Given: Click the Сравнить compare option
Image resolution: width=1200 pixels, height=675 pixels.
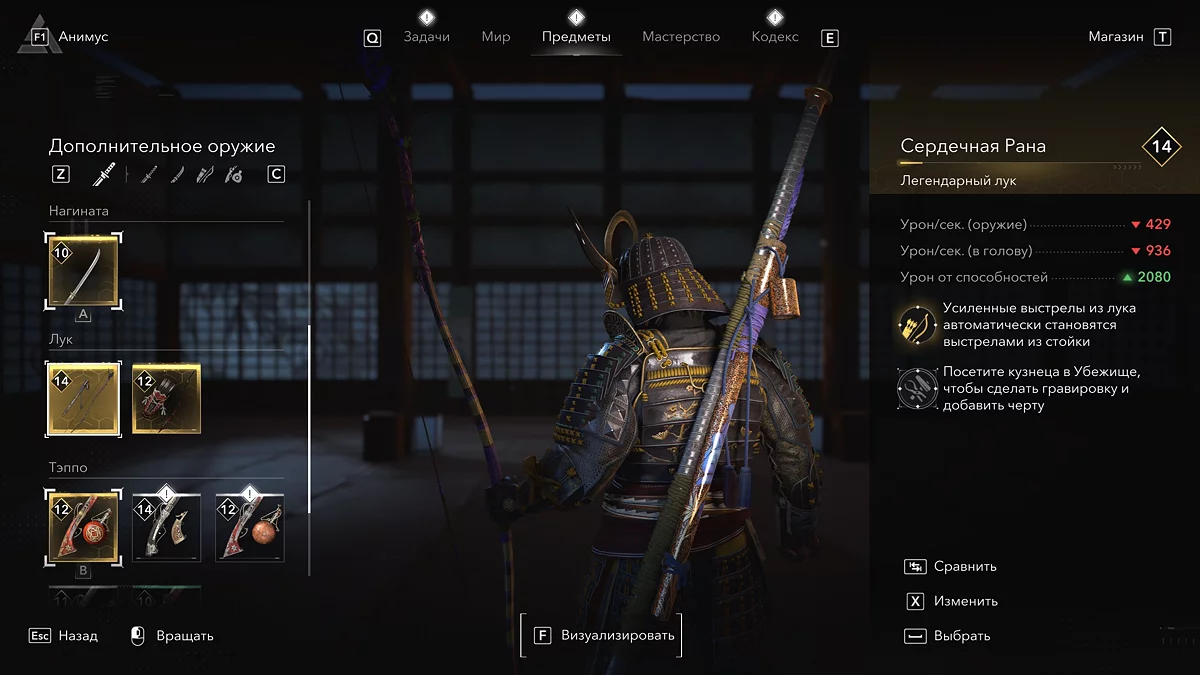Looking at the screenshot, I should point(965,566).
